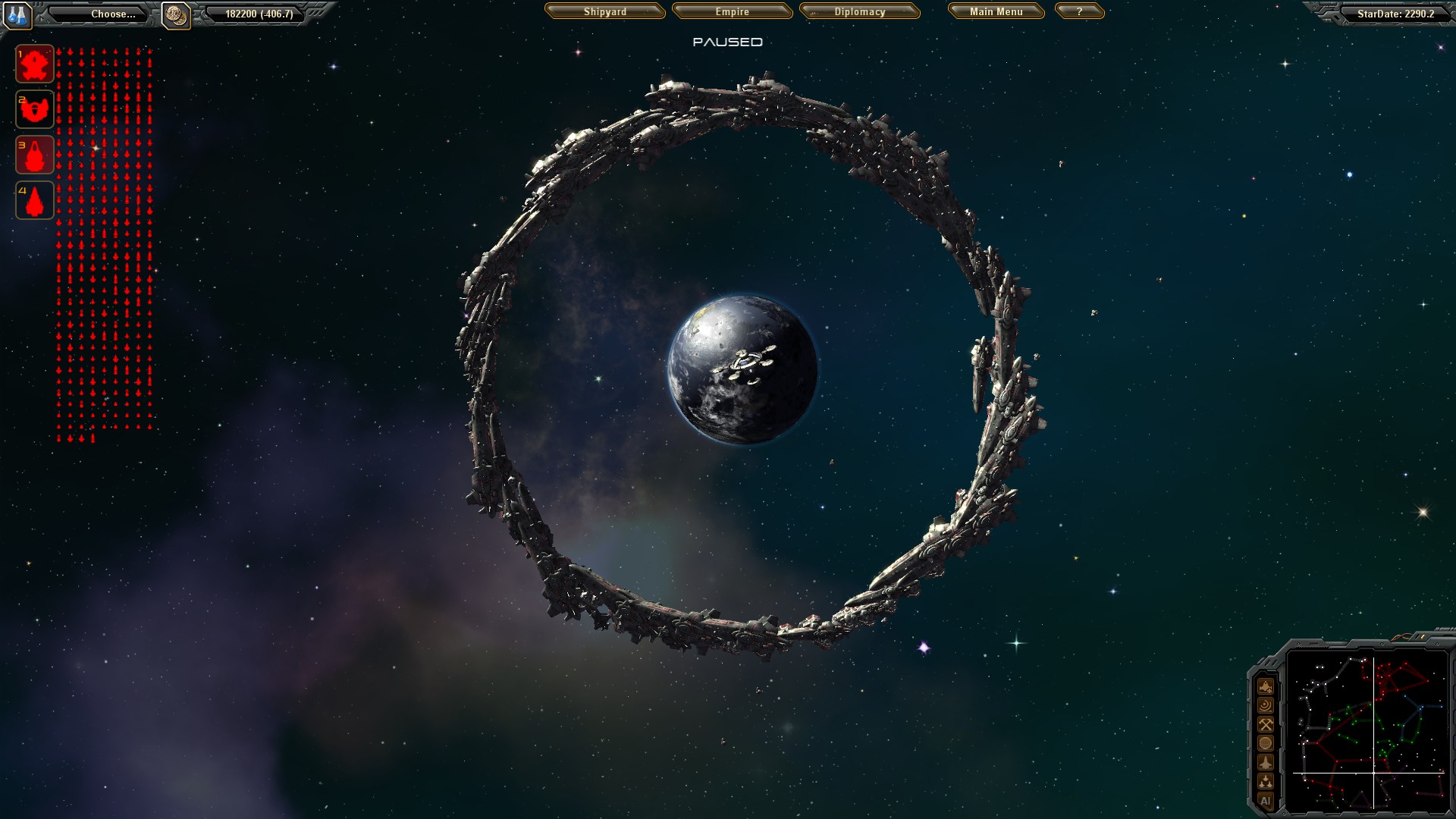Viewport: 1456px width, 819px height.
Task: Click the sensor coverage icon beside the minimap
Action: 1265,705
